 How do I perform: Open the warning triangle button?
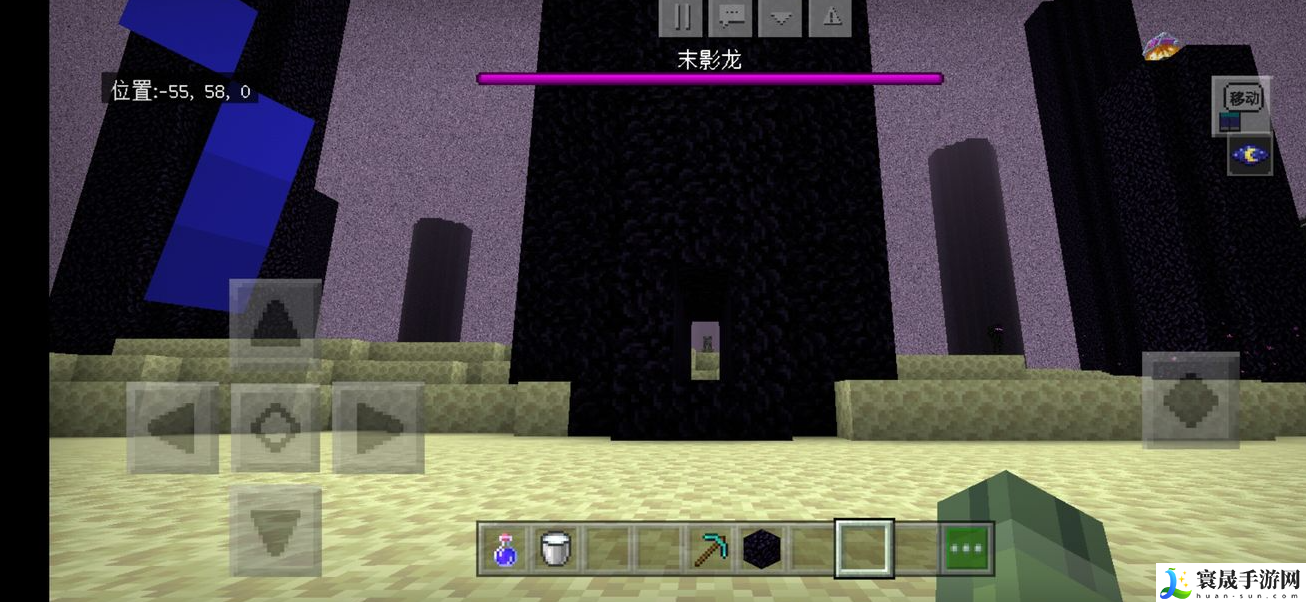point(830,17)
